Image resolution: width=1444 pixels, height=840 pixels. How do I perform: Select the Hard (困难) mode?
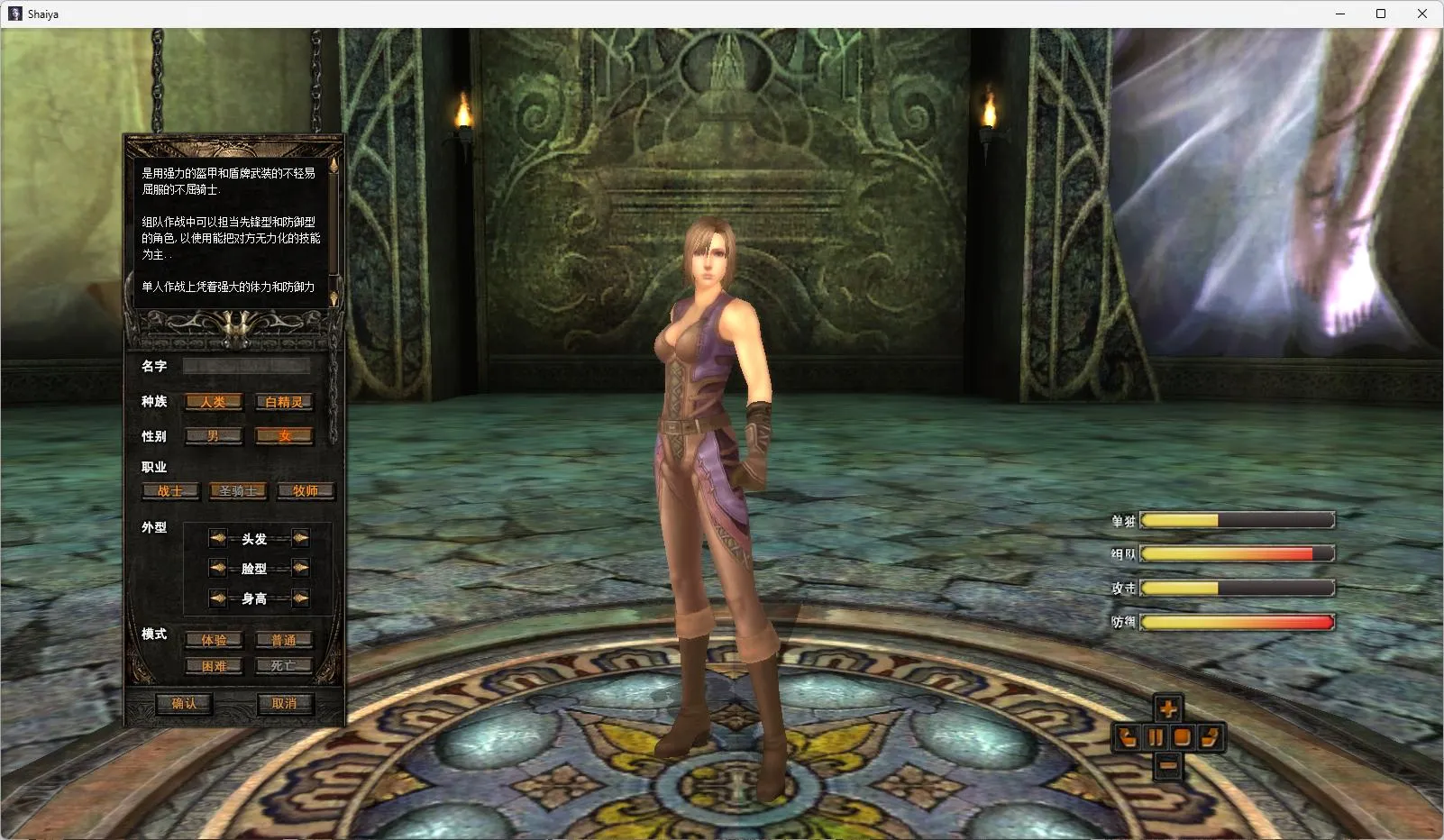coord(214,666)
